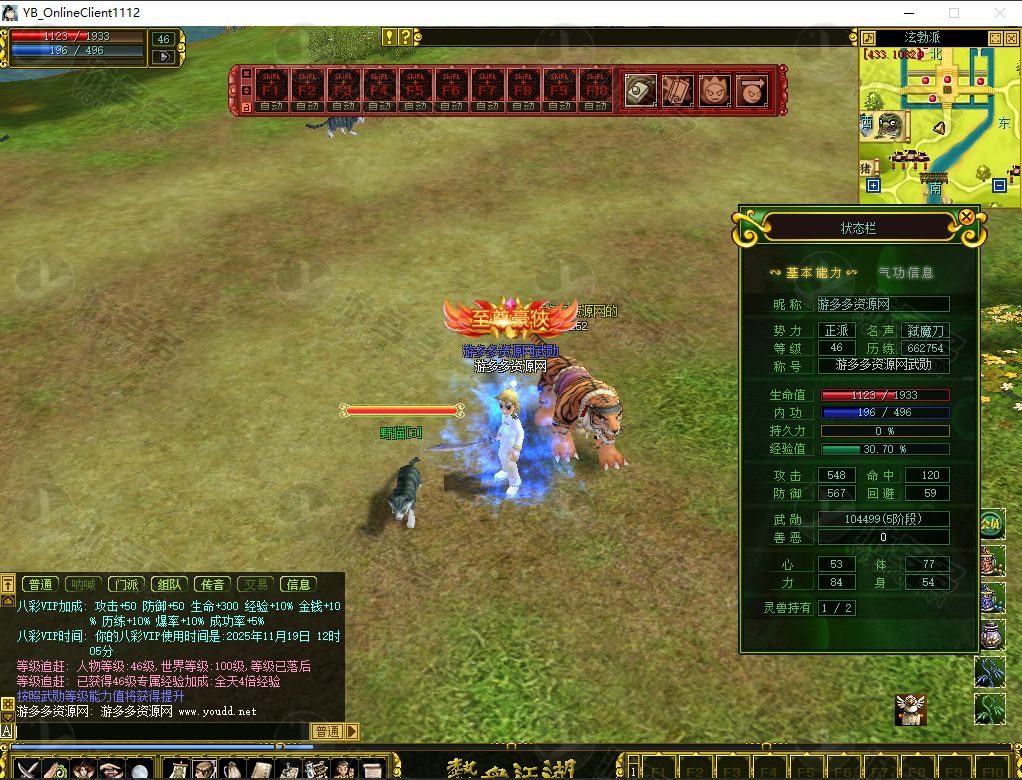
Task: Activate the F1 skill slot
Action: [270, 90]
